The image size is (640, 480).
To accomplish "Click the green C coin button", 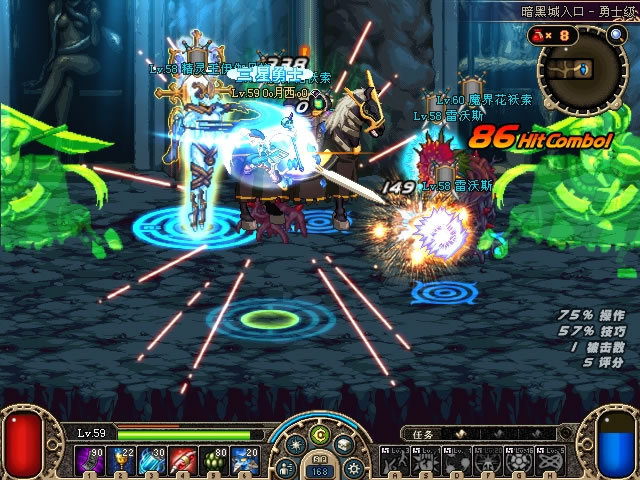I will (x=320, y=435).
